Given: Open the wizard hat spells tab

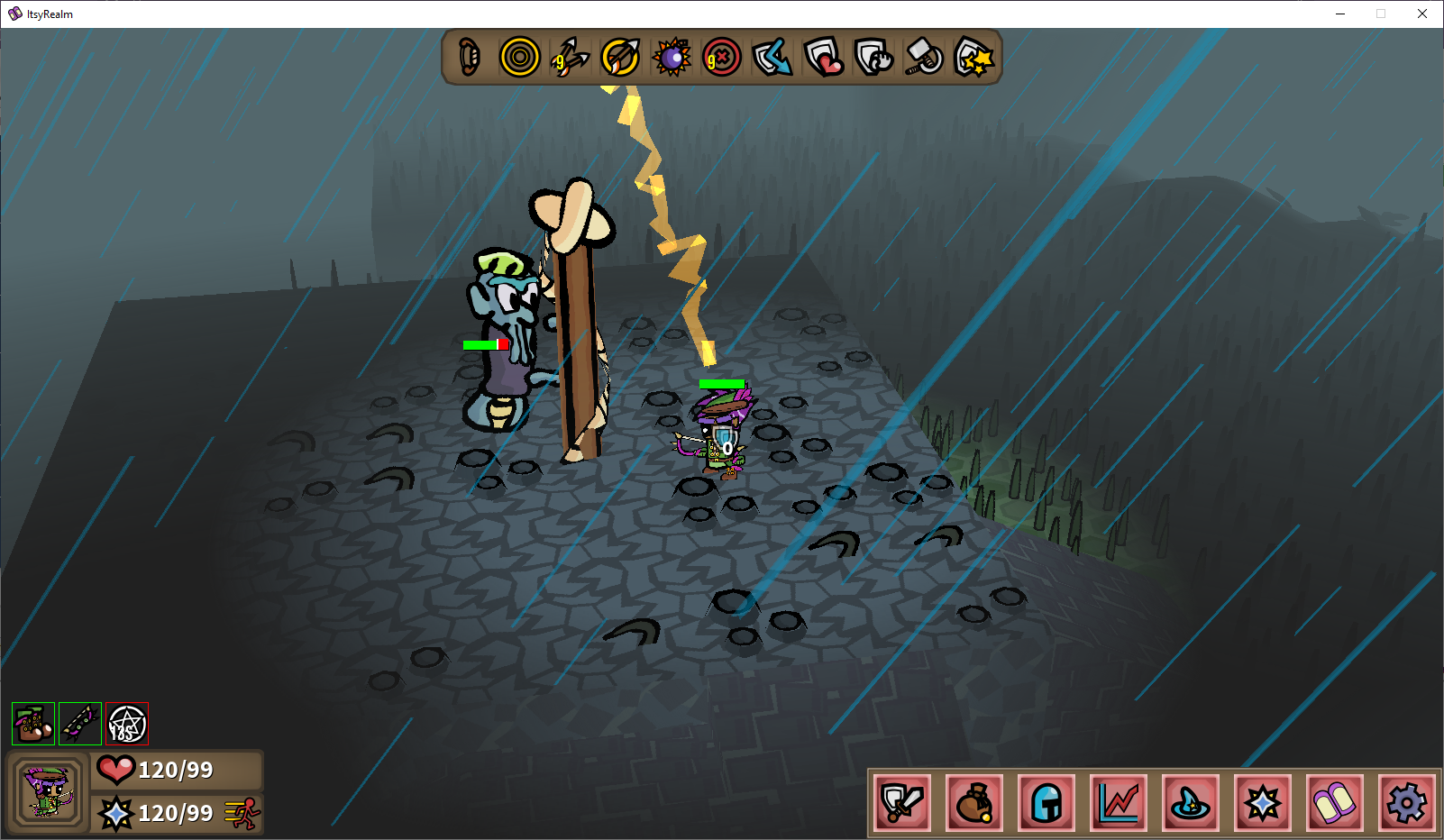Looking at the screenshot, I should pos(1191,802).
